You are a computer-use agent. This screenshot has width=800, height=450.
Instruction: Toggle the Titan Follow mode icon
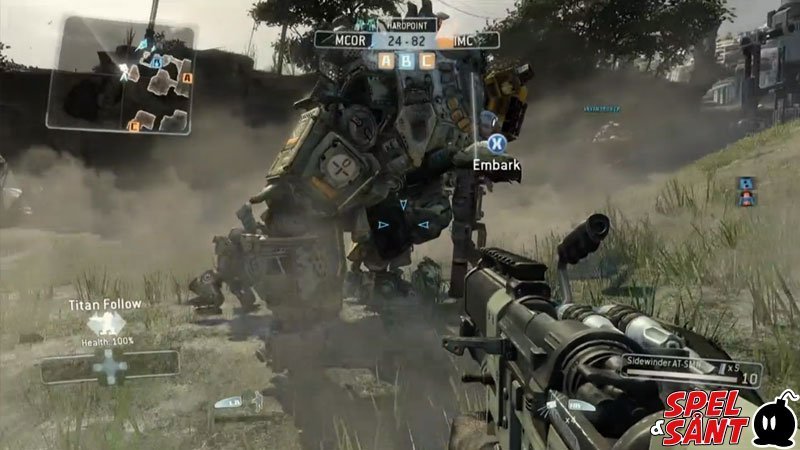coord(107,323)
